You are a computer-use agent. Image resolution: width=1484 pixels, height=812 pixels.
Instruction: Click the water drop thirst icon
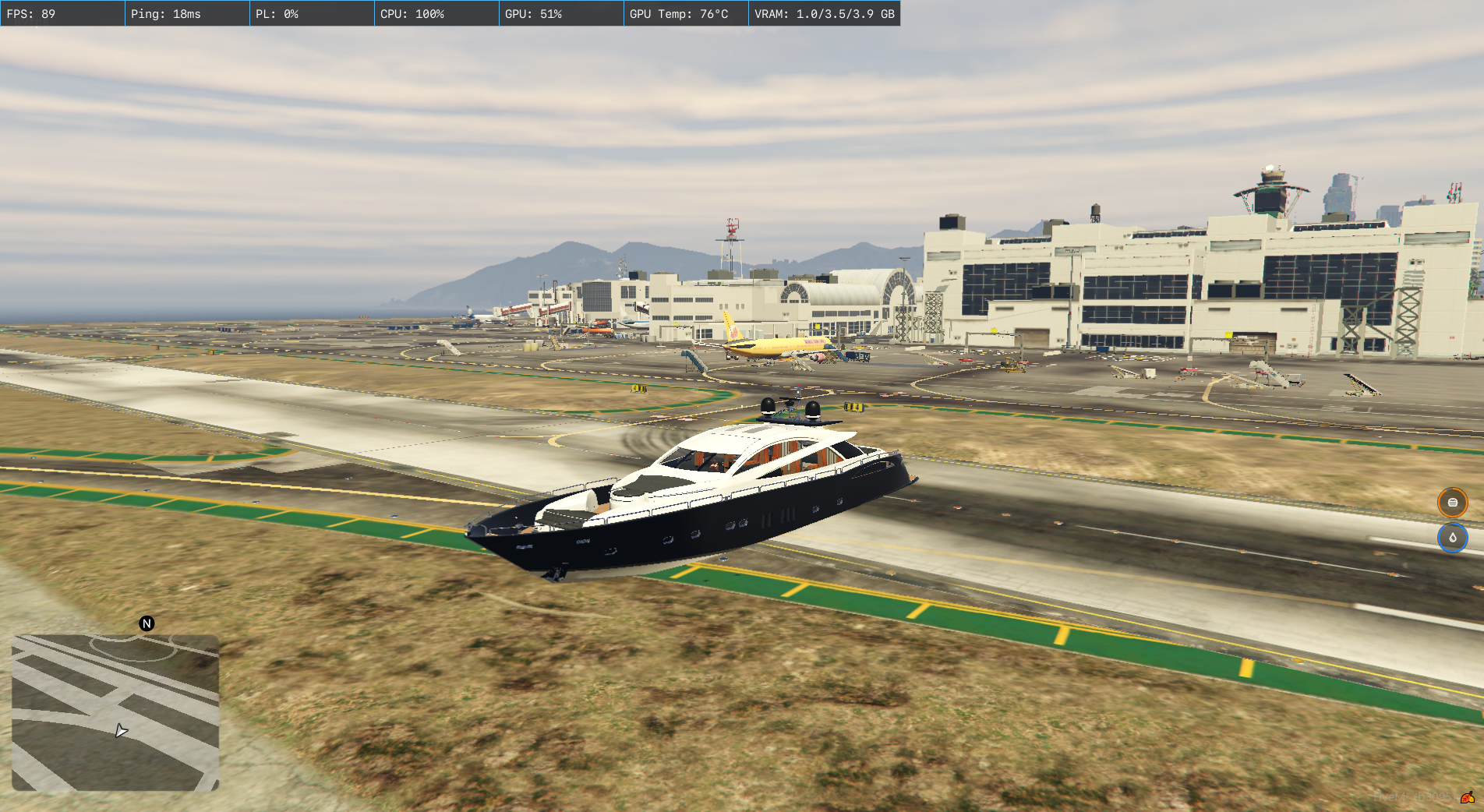click(x=1452, y=538)
